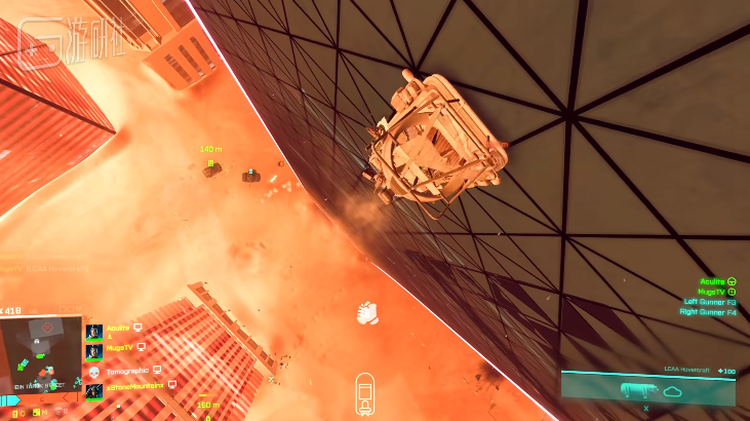Select squad member MugsTV in the squad list
The height and width of the screenshot is (421, 750).
(x=118, y=347)
